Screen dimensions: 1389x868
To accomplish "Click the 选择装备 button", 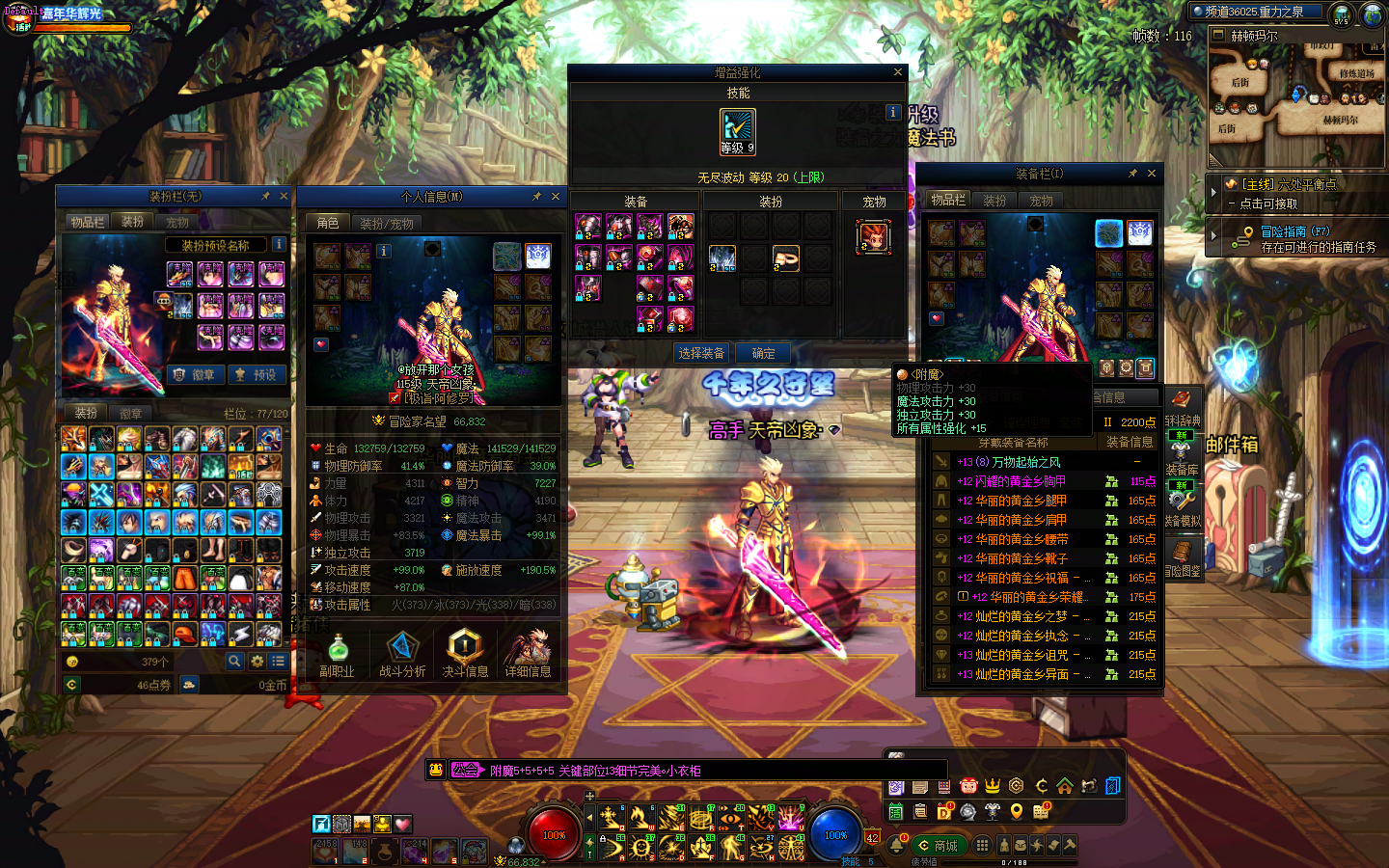I will [701, 353].
